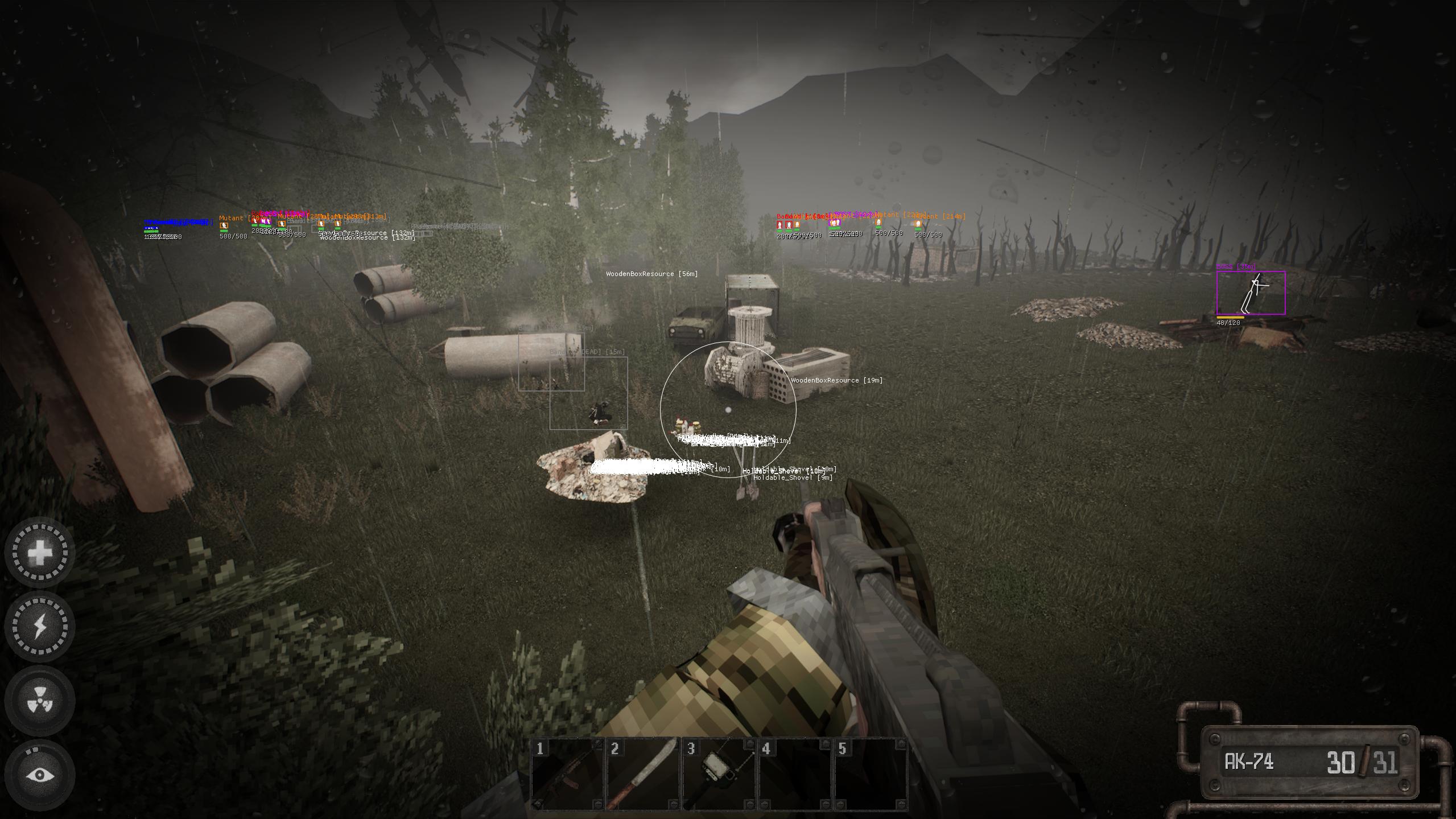Click the medical cross health icon
Viewport: 1456px width, 819px height.
pyautogui.click(x=40, y=552)
